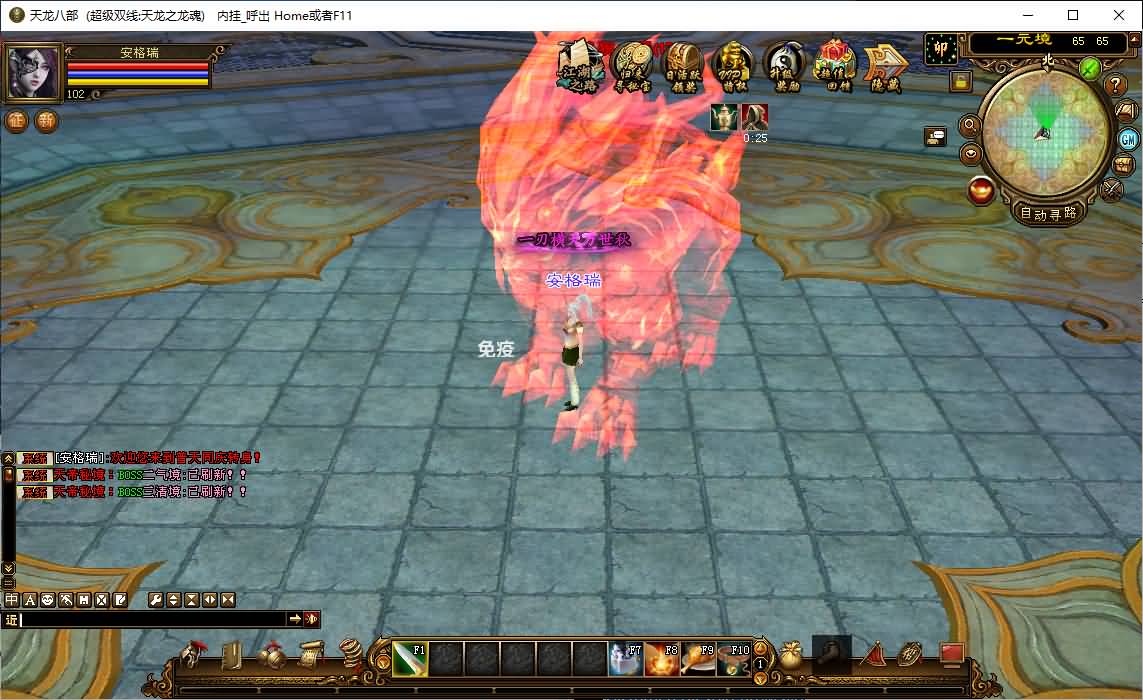Open the helmet character icon in bottom bar
1143x700 pixels.
point(191,656)
